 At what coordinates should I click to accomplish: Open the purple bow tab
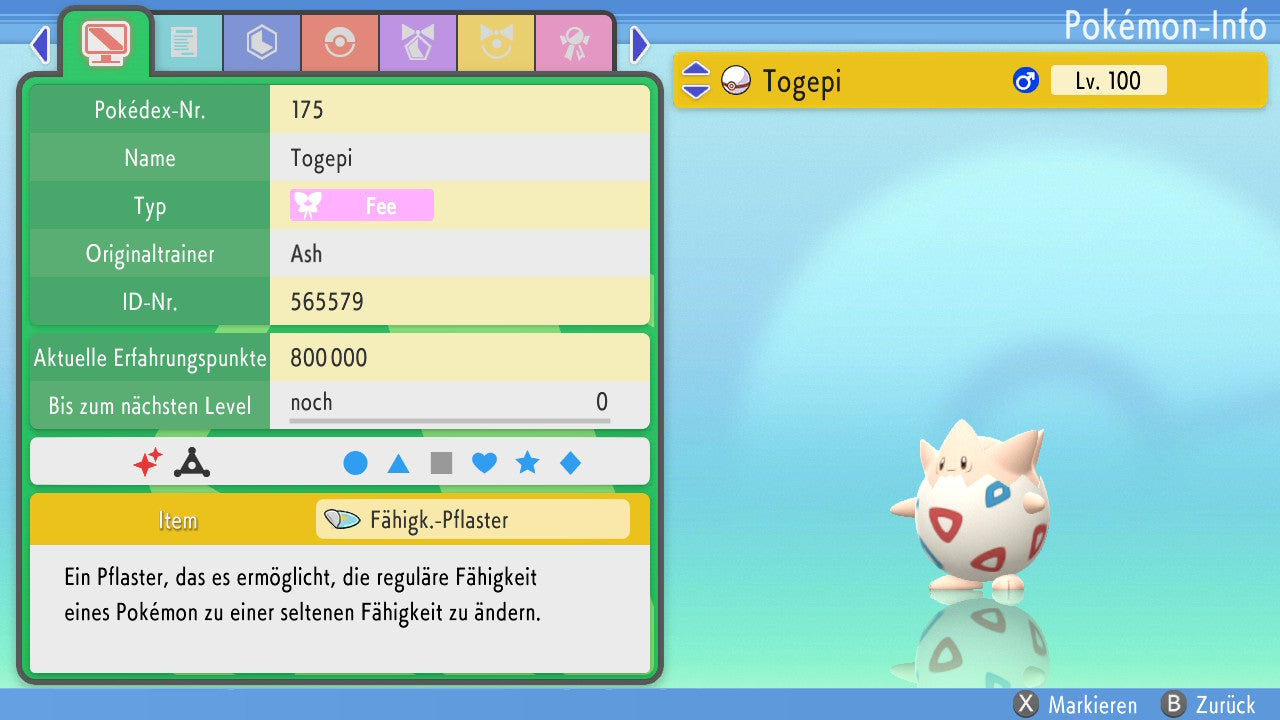click(x=417, y=42)
